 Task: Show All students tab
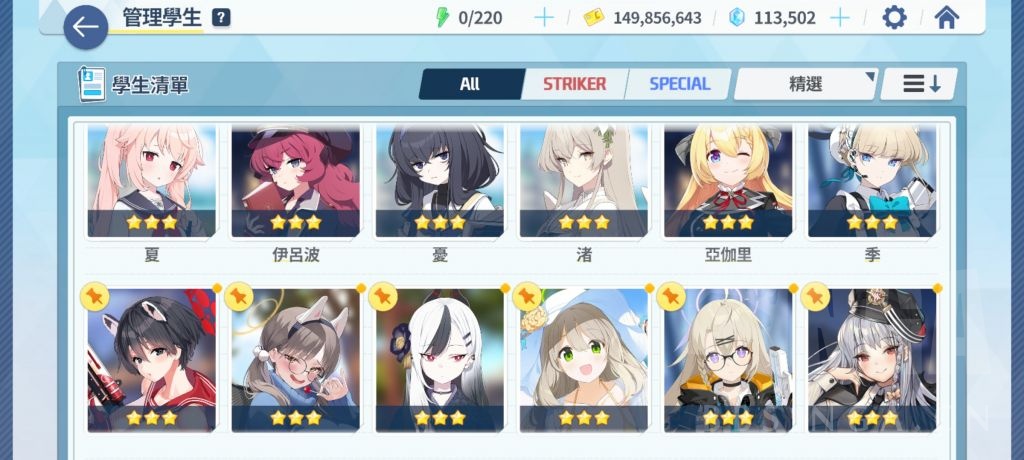click(470, 84)
